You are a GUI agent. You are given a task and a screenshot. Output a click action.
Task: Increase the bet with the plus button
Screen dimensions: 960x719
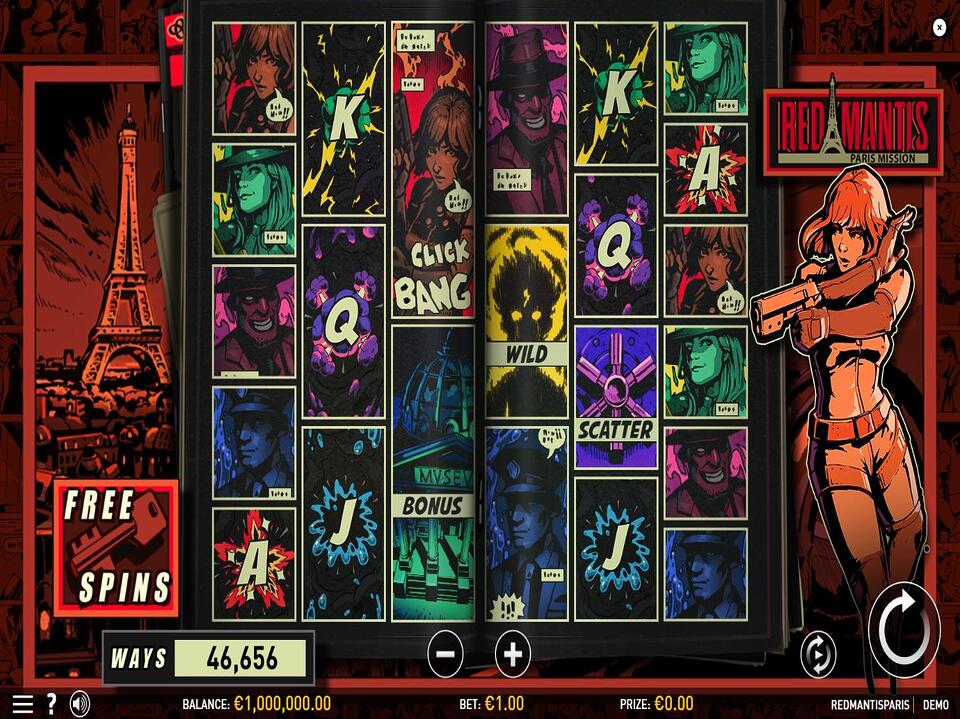click(x=512, y=654)
